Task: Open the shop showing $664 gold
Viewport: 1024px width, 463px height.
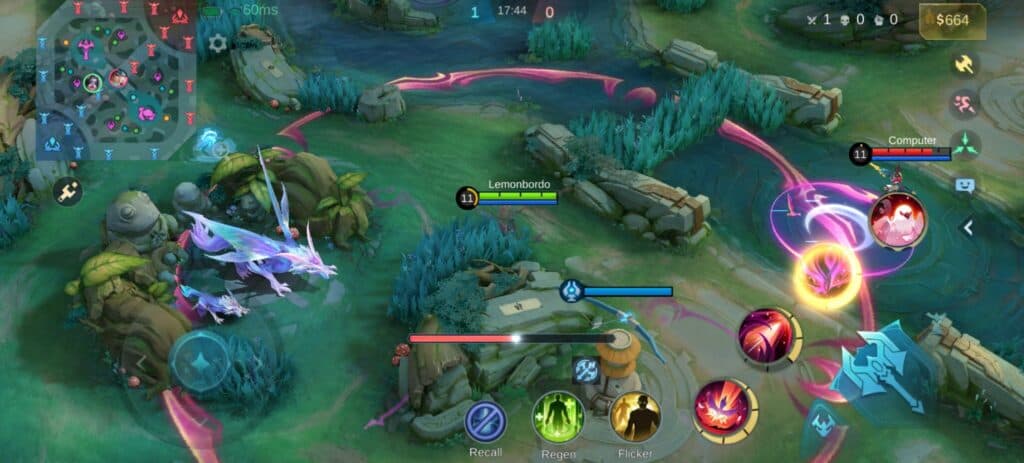Action: [x=951, y=21]
